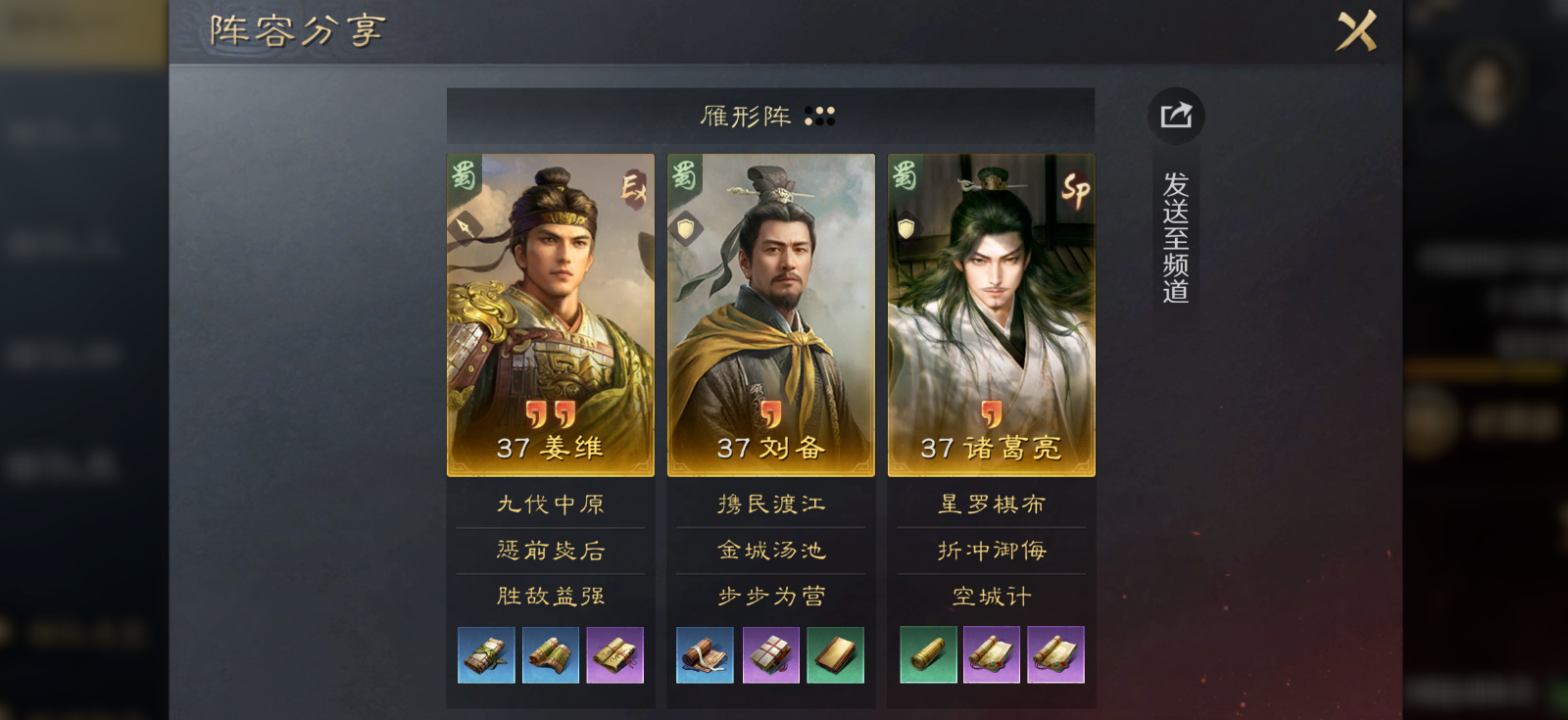The height and width of the screenshot is (720, 1568).
Task: Open the share icon above 发送至频道
Action: 1174,115
